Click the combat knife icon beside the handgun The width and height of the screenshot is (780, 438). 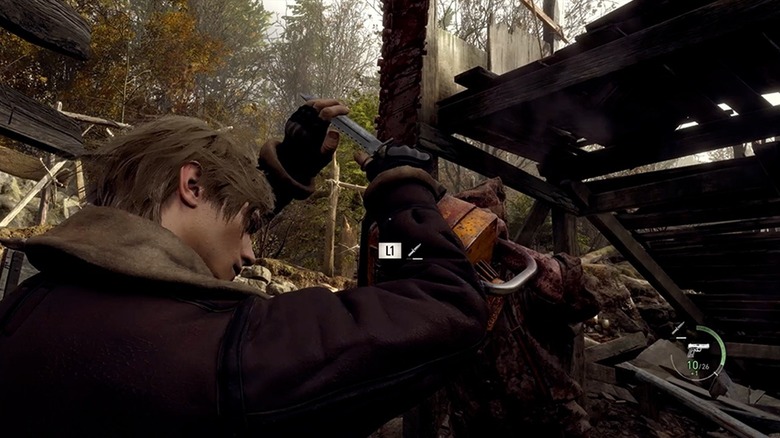pyautogui.click(x=678, y=327)
